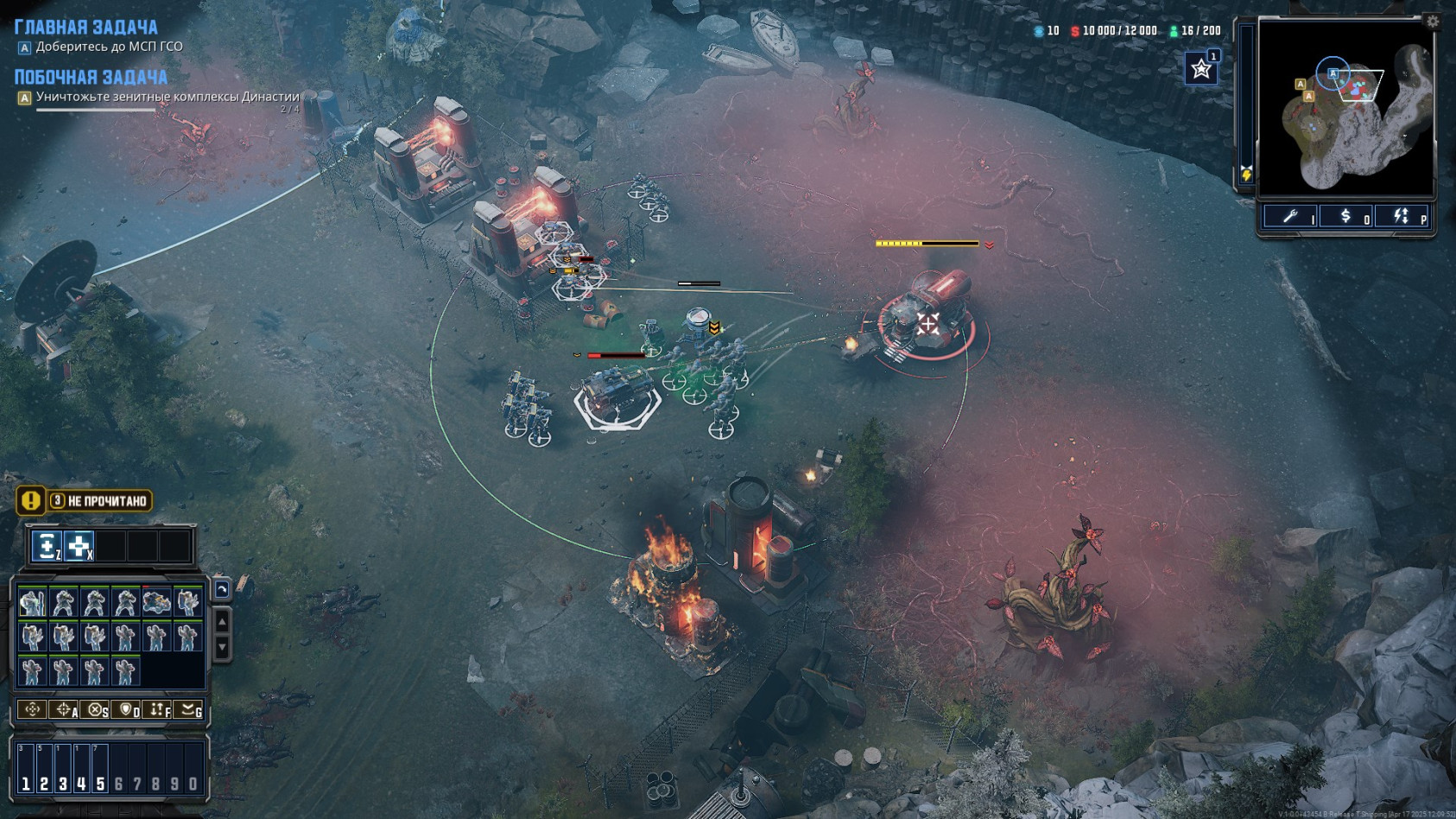Click the down arrow beside the unit roster
Image resolution: width=1456 pixels, height=819 pixels.
[222, 645]
